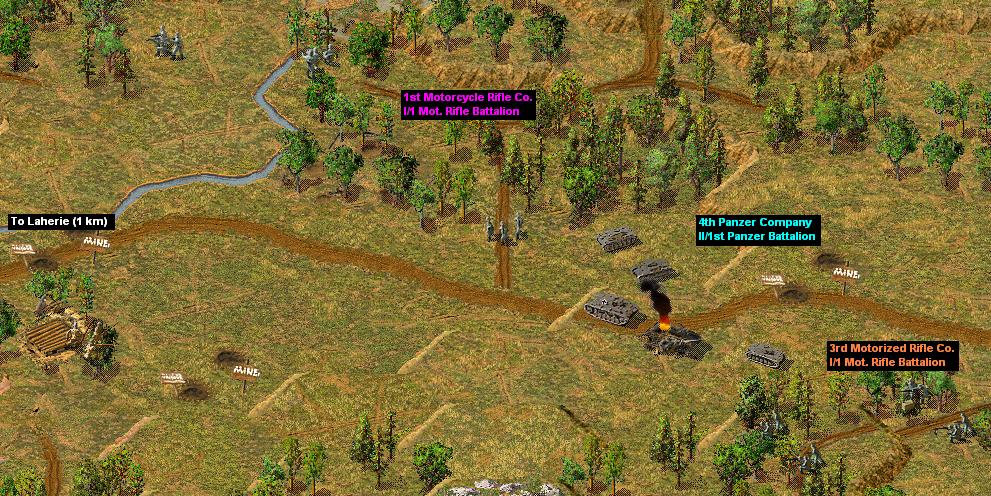Choose the 3rd Motorized Rifle Co. label
The width and height of the screenshot is (991, 496).
(x=892, y=354)
